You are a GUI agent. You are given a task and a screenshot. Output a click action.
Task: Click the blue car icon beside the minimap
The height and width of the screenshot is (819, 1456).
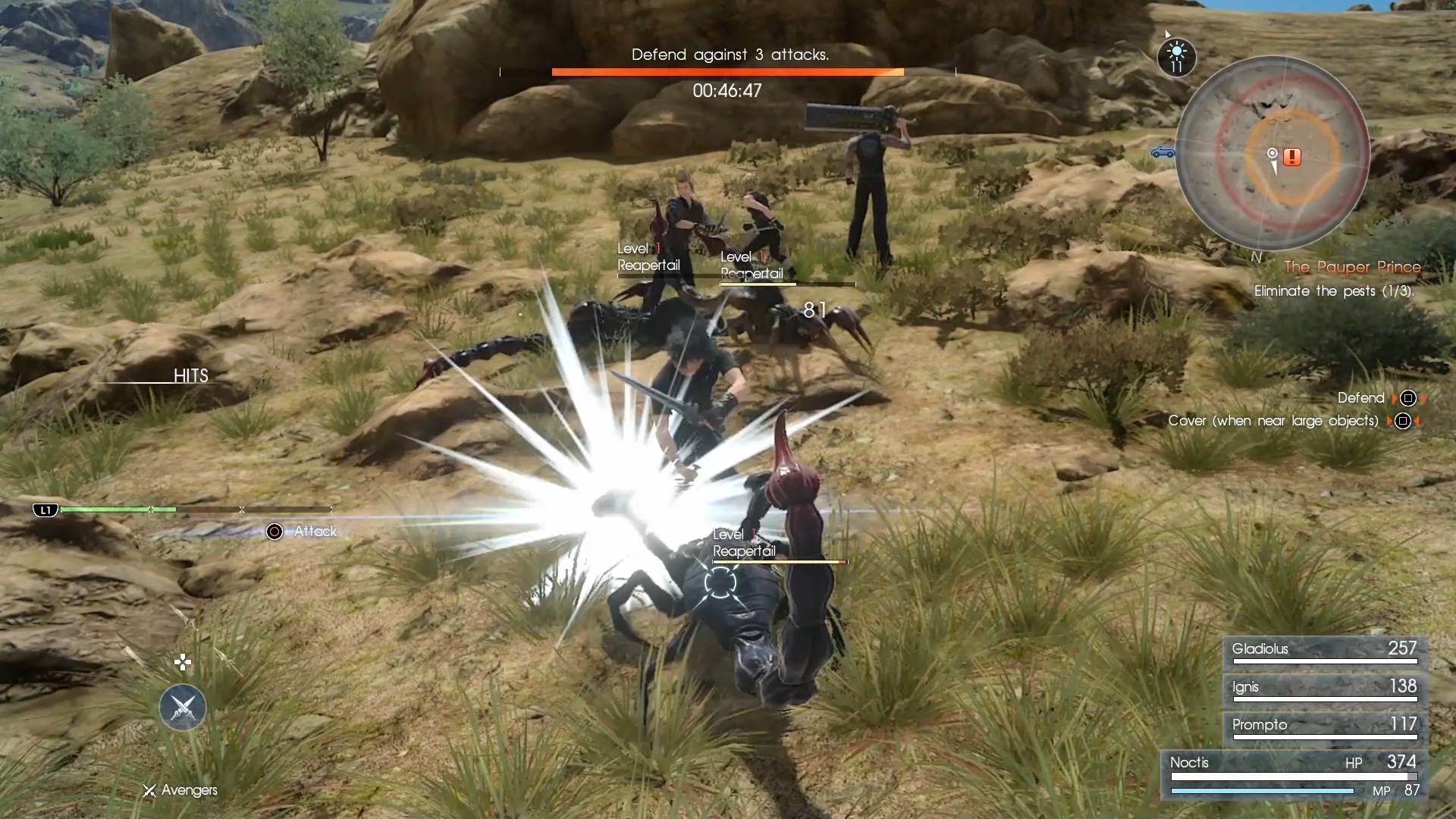coord(1165,152)
